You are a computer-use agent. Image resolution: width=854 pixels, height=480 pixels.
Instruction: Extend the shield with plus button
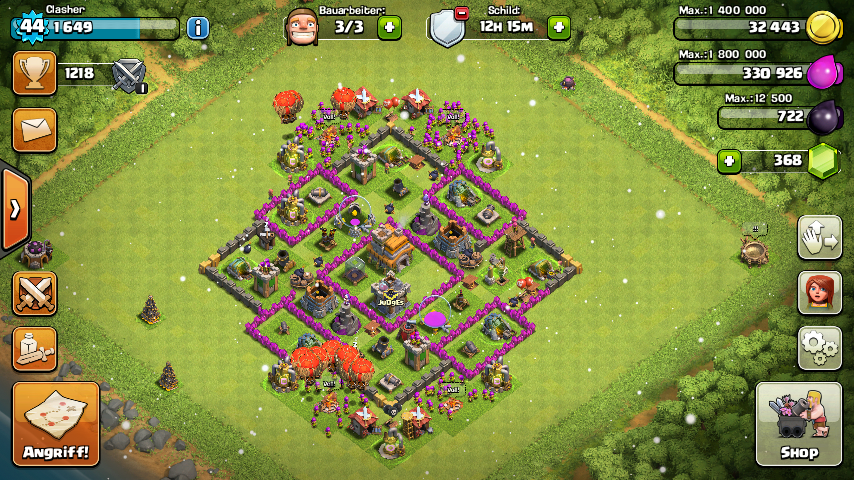coord(559,27)
